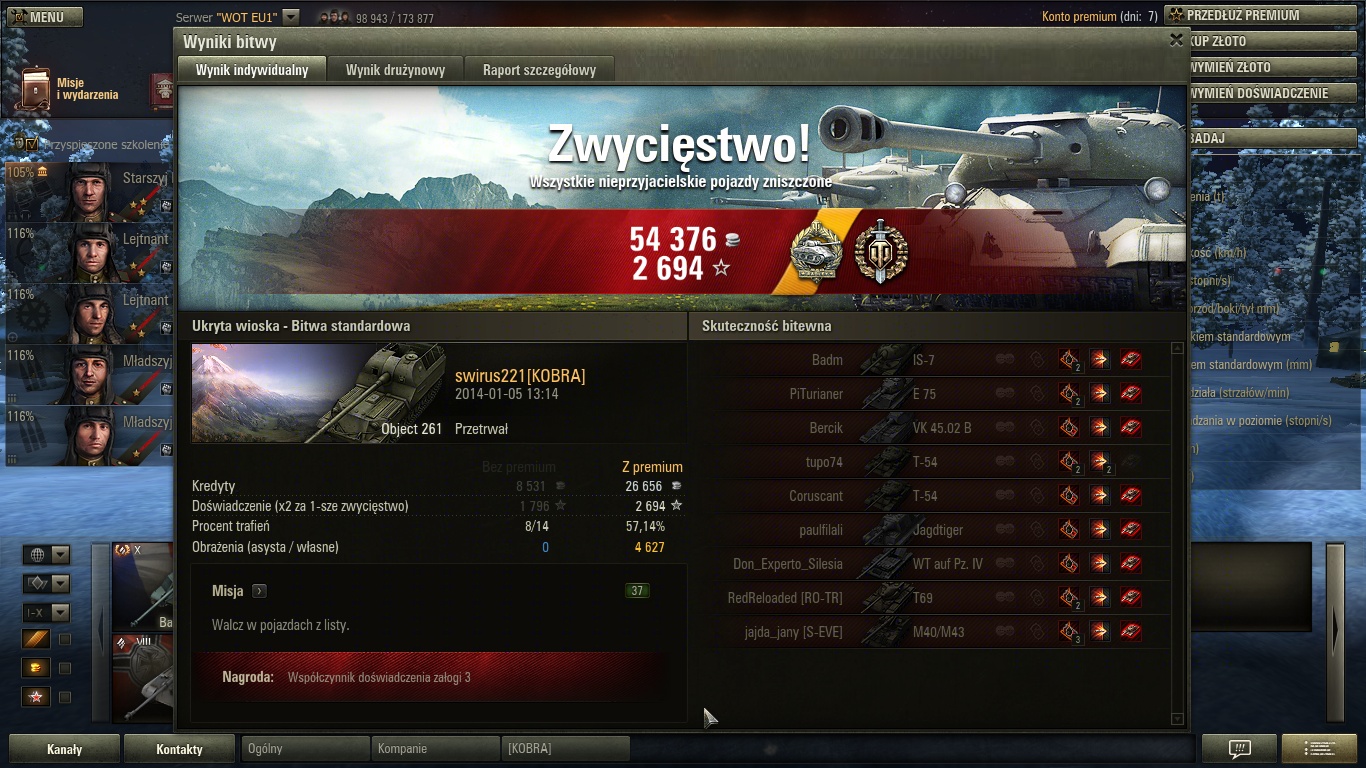Open the speech bubble notification button

click(x=1239, y=749)
